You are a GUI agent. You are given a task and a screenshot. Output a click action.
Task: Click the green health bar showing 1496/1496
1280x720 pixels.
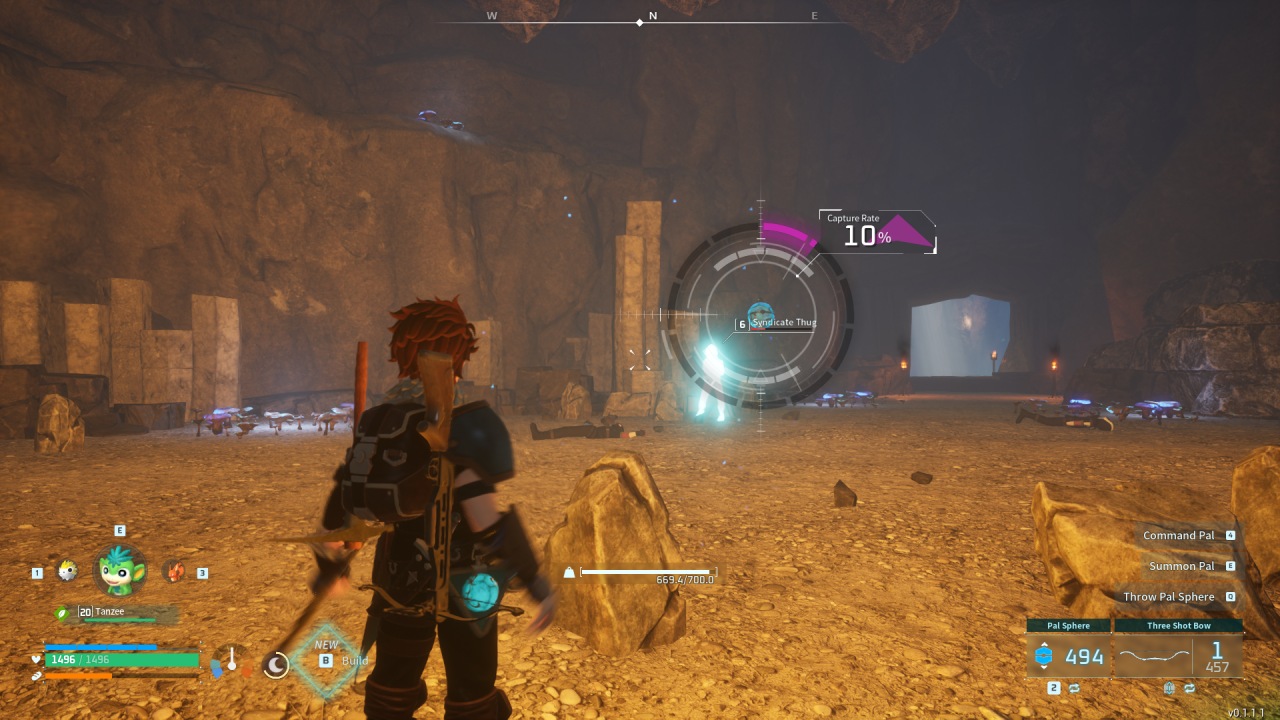(x=120, y=660)
